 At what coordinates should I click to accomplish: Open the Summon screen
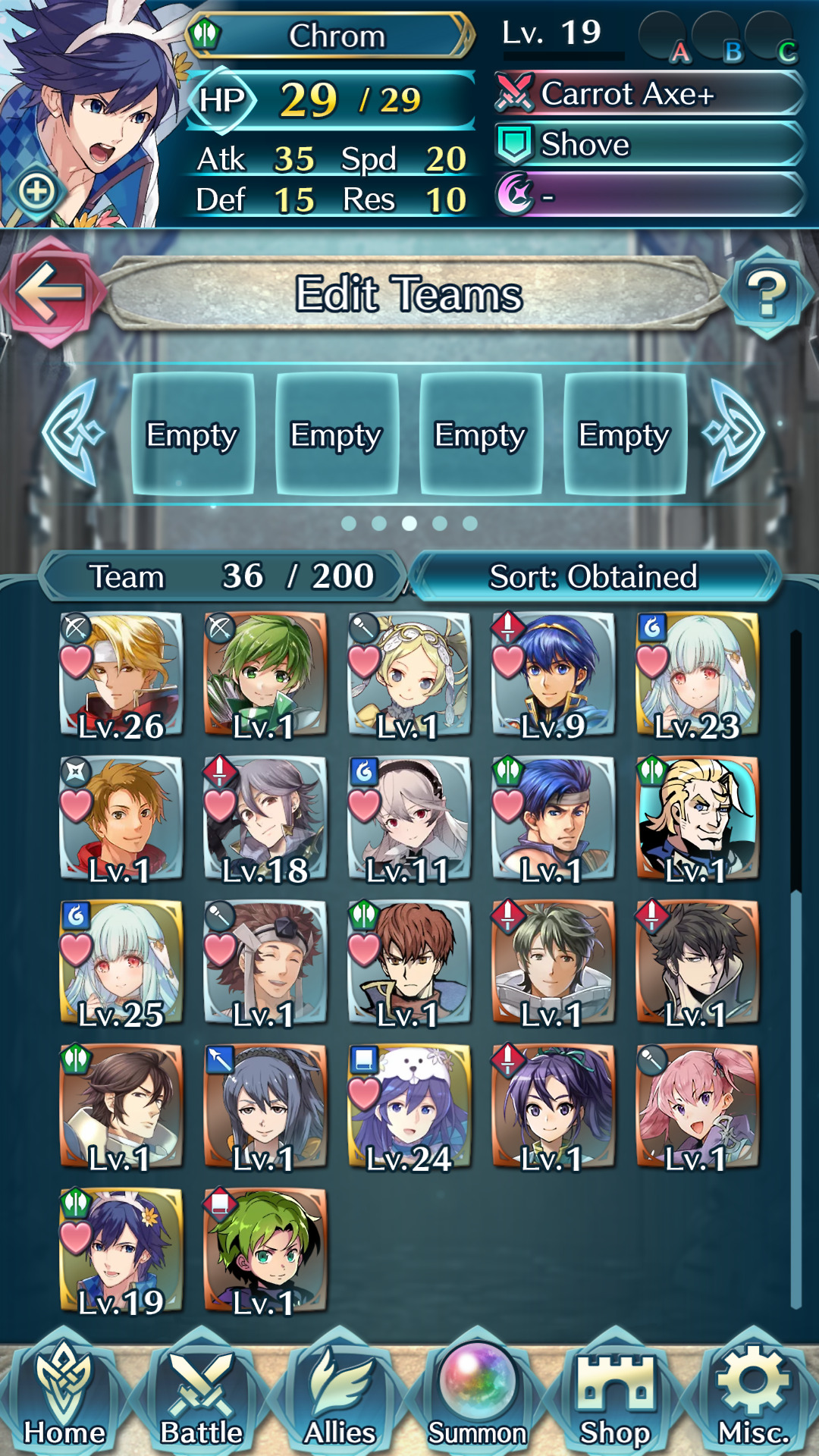[x=477, y=1395]
